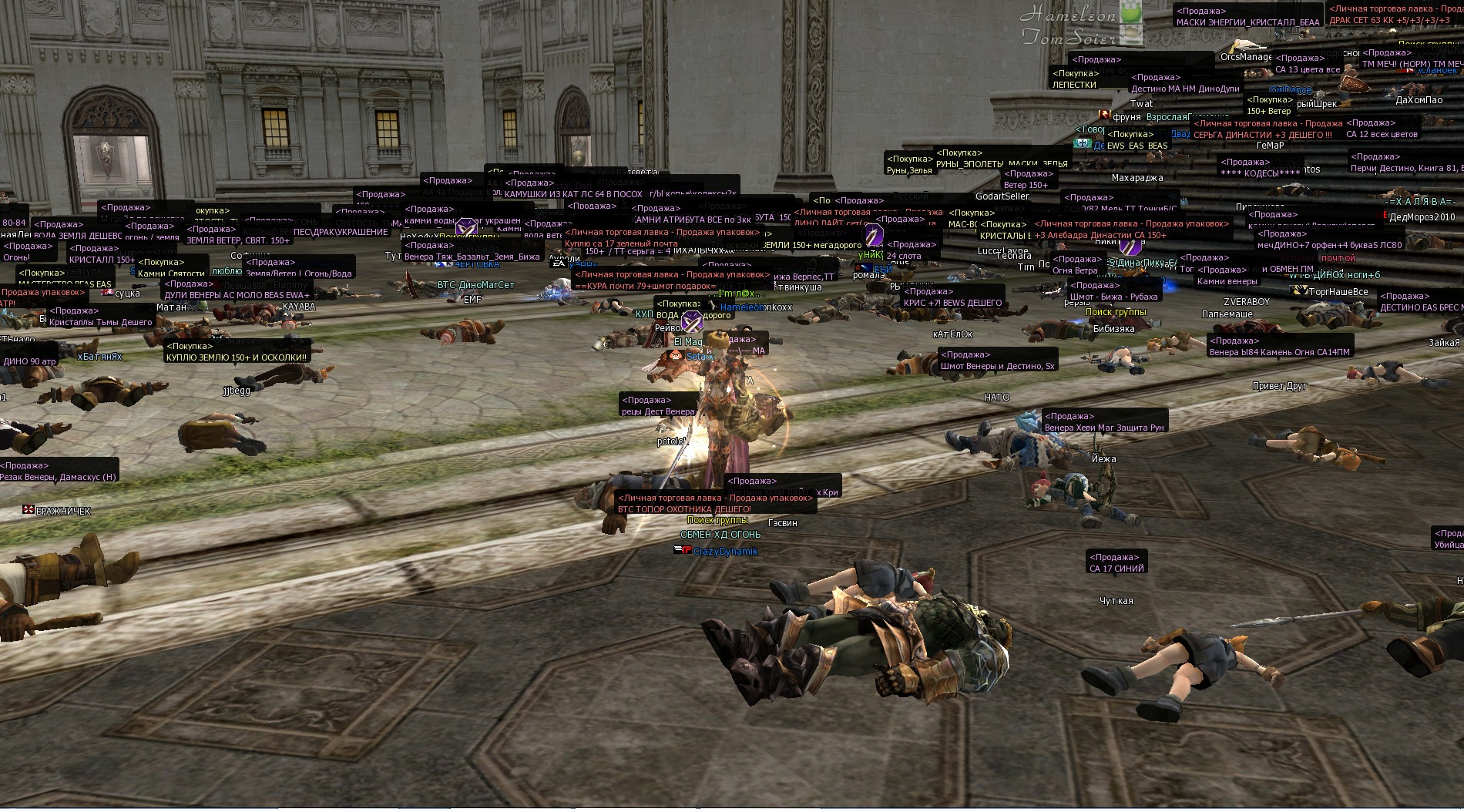
Task: Select the Венера Ы84 Камень Огня sale sign
Action: (1279, 352)
